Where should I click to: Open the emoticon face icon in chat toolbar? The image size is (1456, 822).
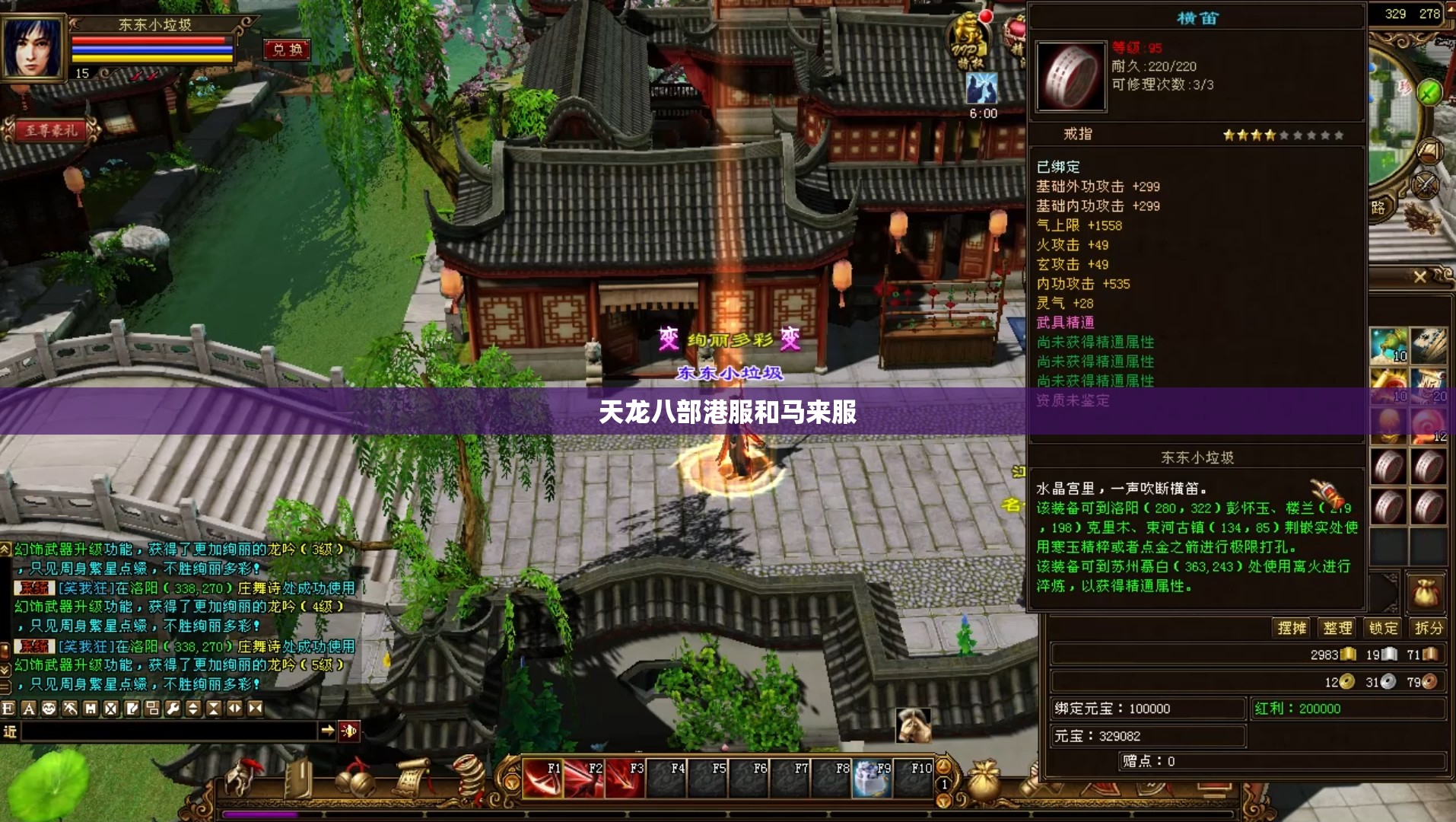pyautogui.click(x=49, y=709)
